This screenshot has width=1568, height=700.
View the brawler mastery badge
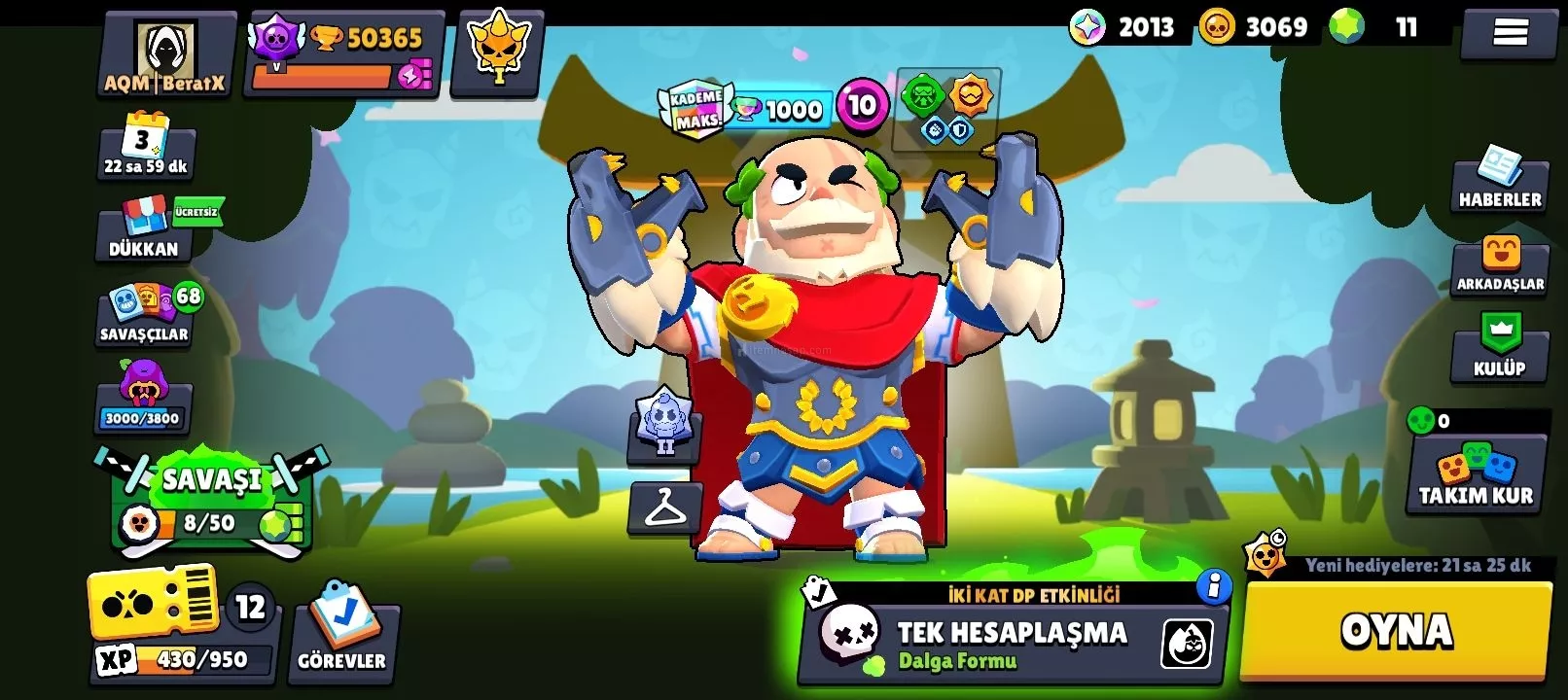(x=664, y=425)
